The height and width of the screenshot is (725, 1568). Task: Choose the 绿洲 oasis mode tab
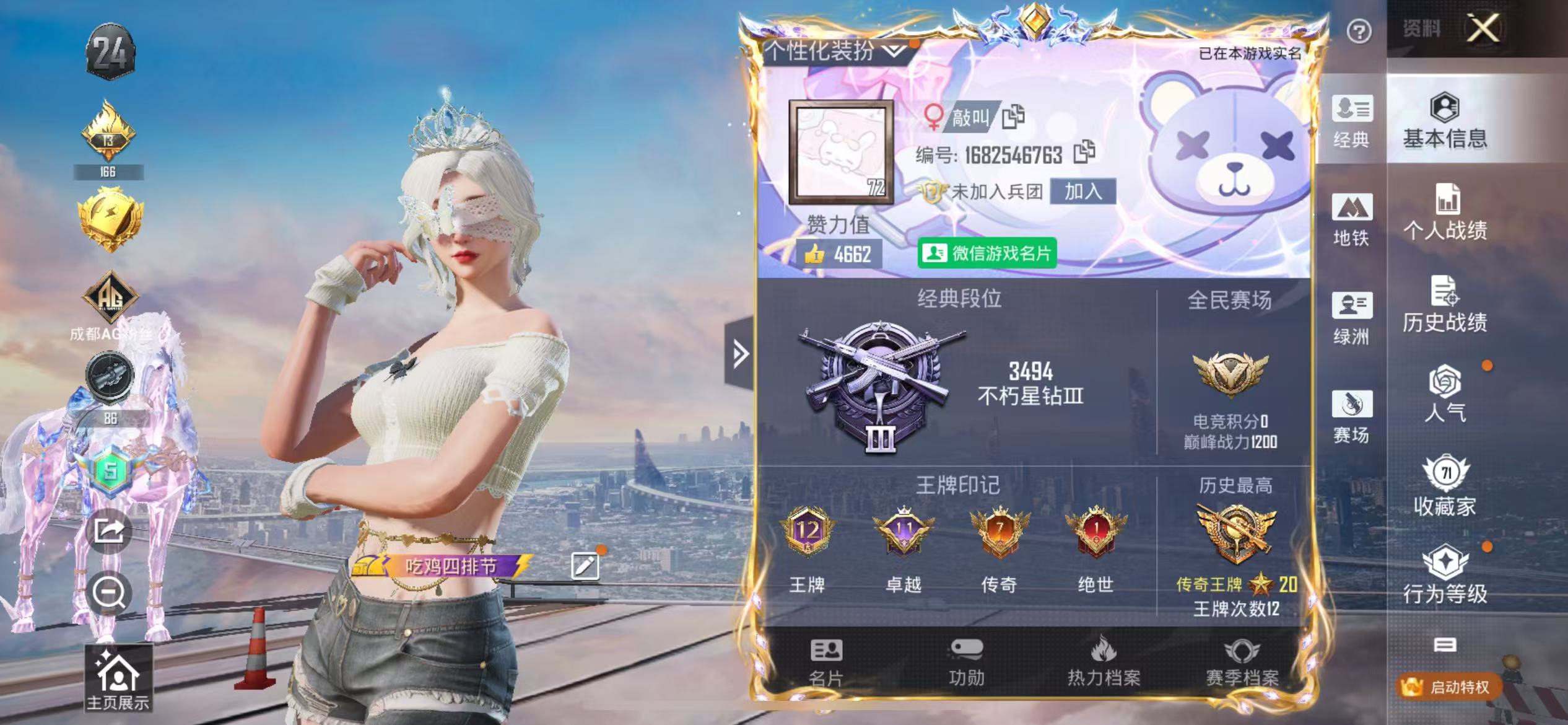pyautogui.click(x=1351, y=318)
